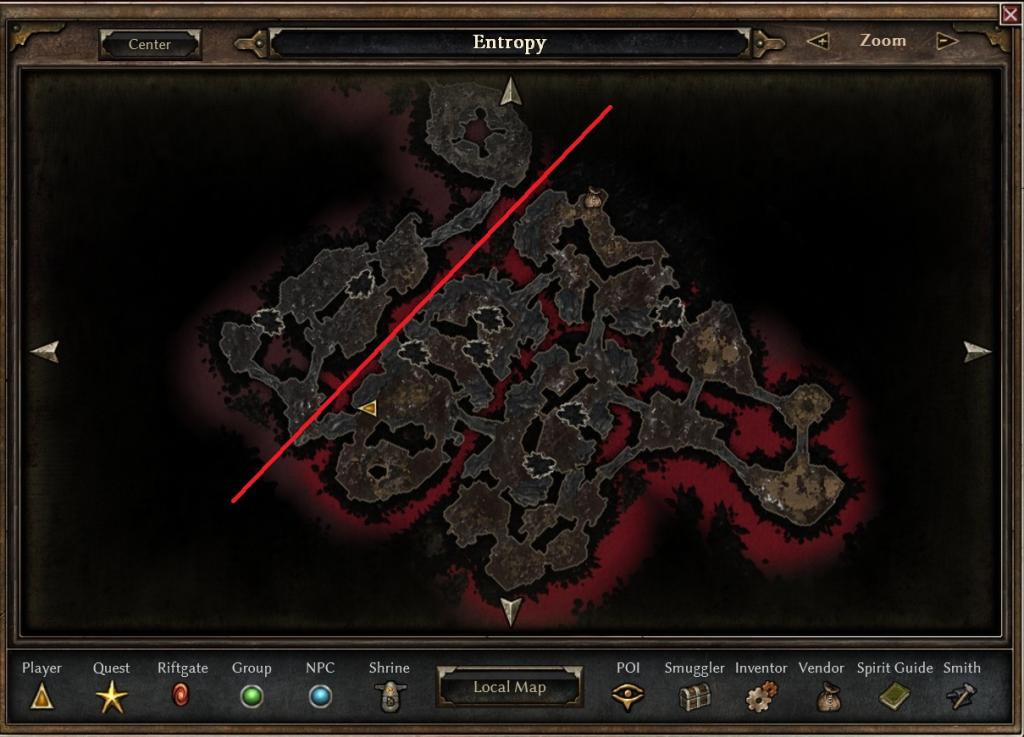Image resolution: width=1024 pixels, height=737 pixels.
Task: Select the Smuggler chest legend icon
Action: coord(694,696)
